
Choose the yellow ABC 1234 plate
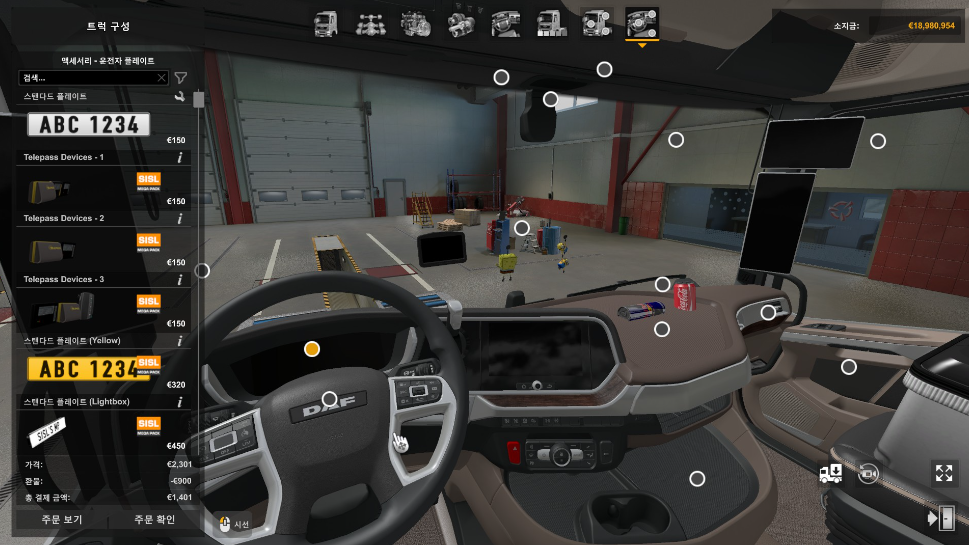pos(88,370)
